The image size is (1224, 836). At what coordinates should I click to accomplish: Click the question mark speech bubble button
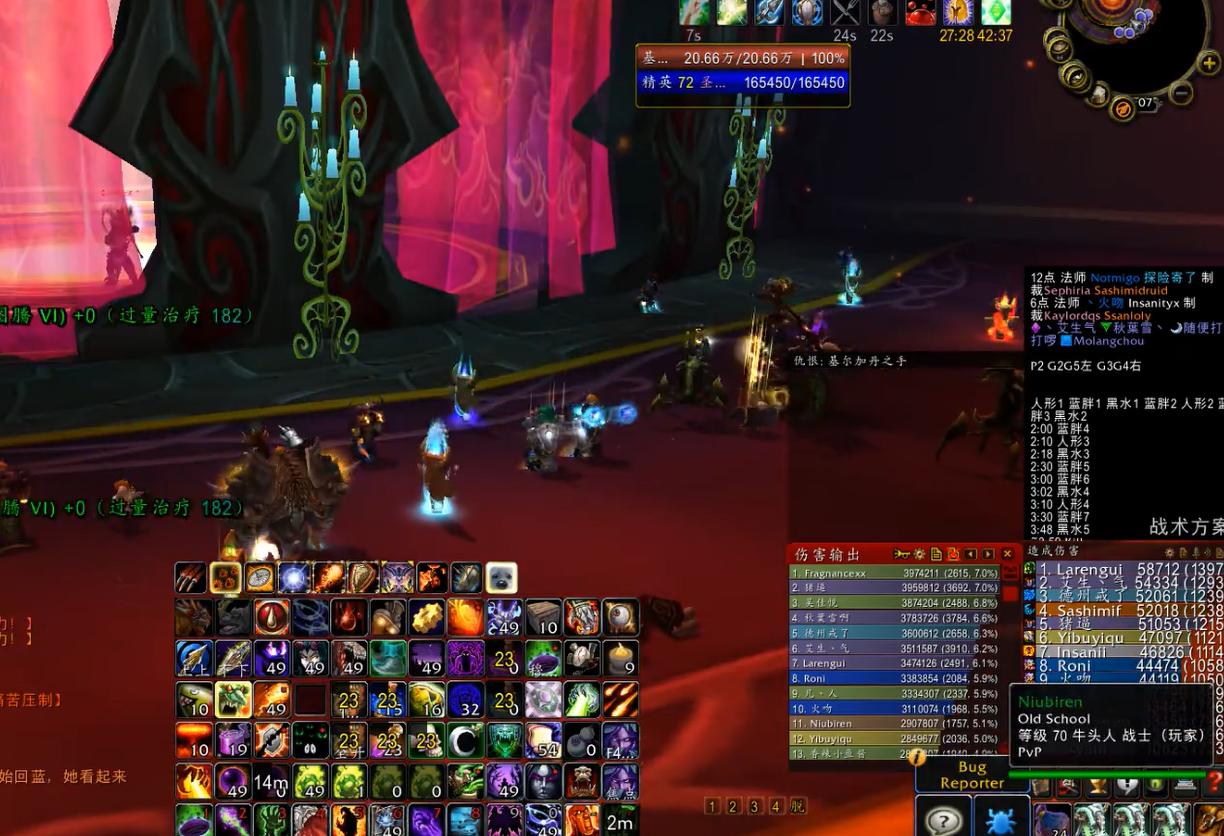pos(943,820)
